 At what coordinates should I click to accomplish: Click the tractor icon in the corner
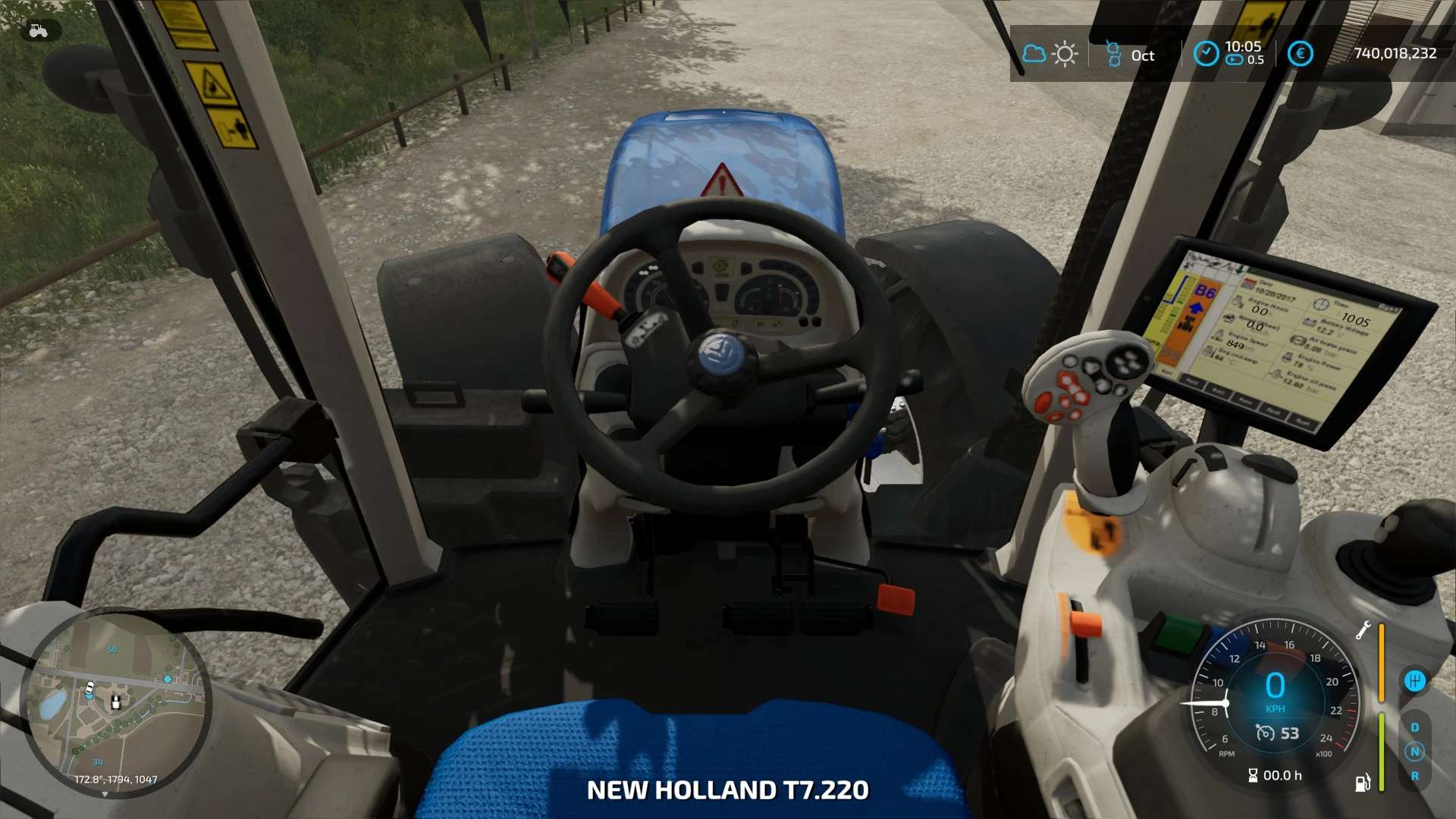pyautogui.click(x=38, y=30)
